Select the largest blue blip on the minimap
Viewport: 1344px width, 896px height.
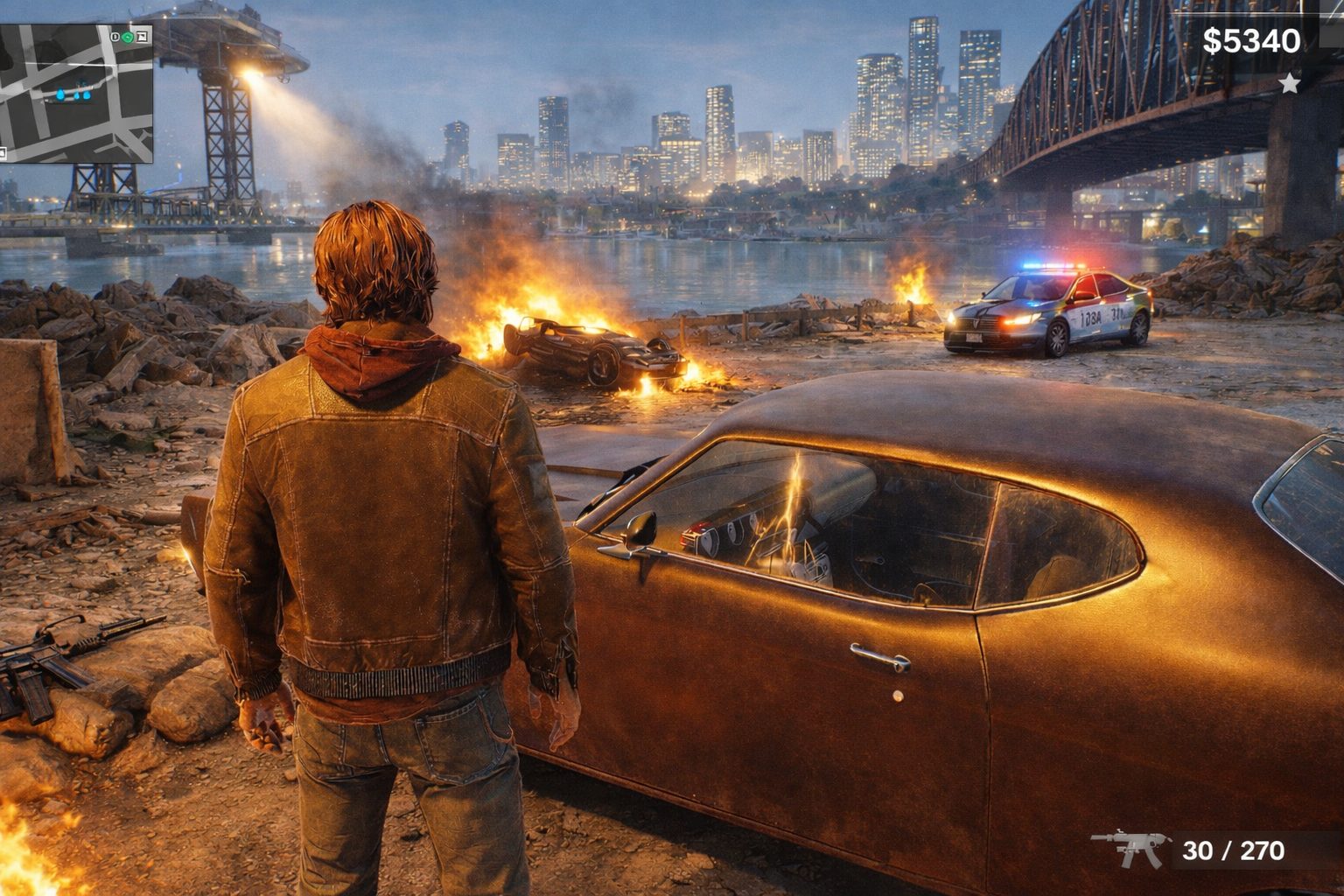pyautogui.click(x=60, y=94)
